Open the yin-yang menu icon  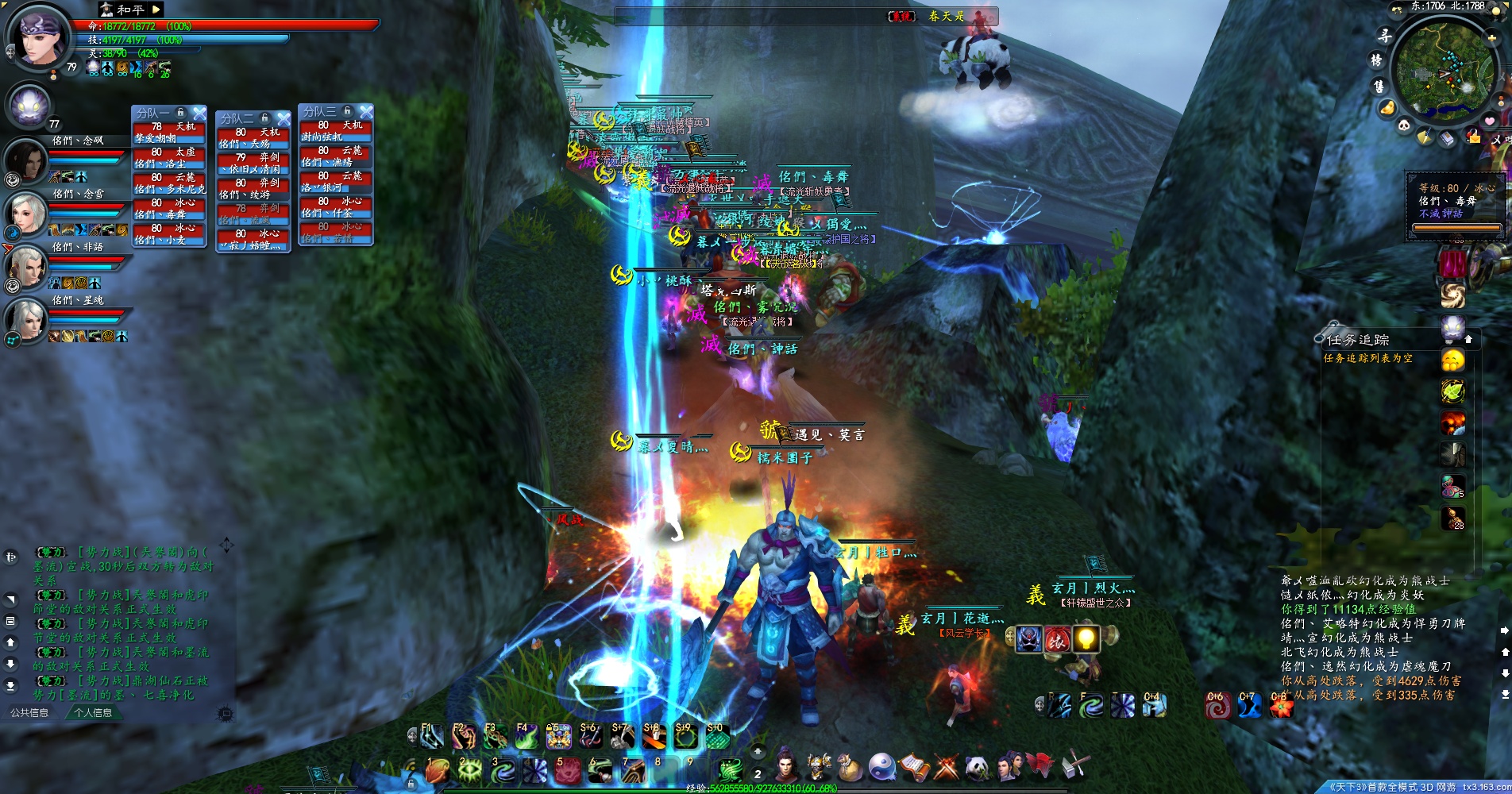(881, 767)
